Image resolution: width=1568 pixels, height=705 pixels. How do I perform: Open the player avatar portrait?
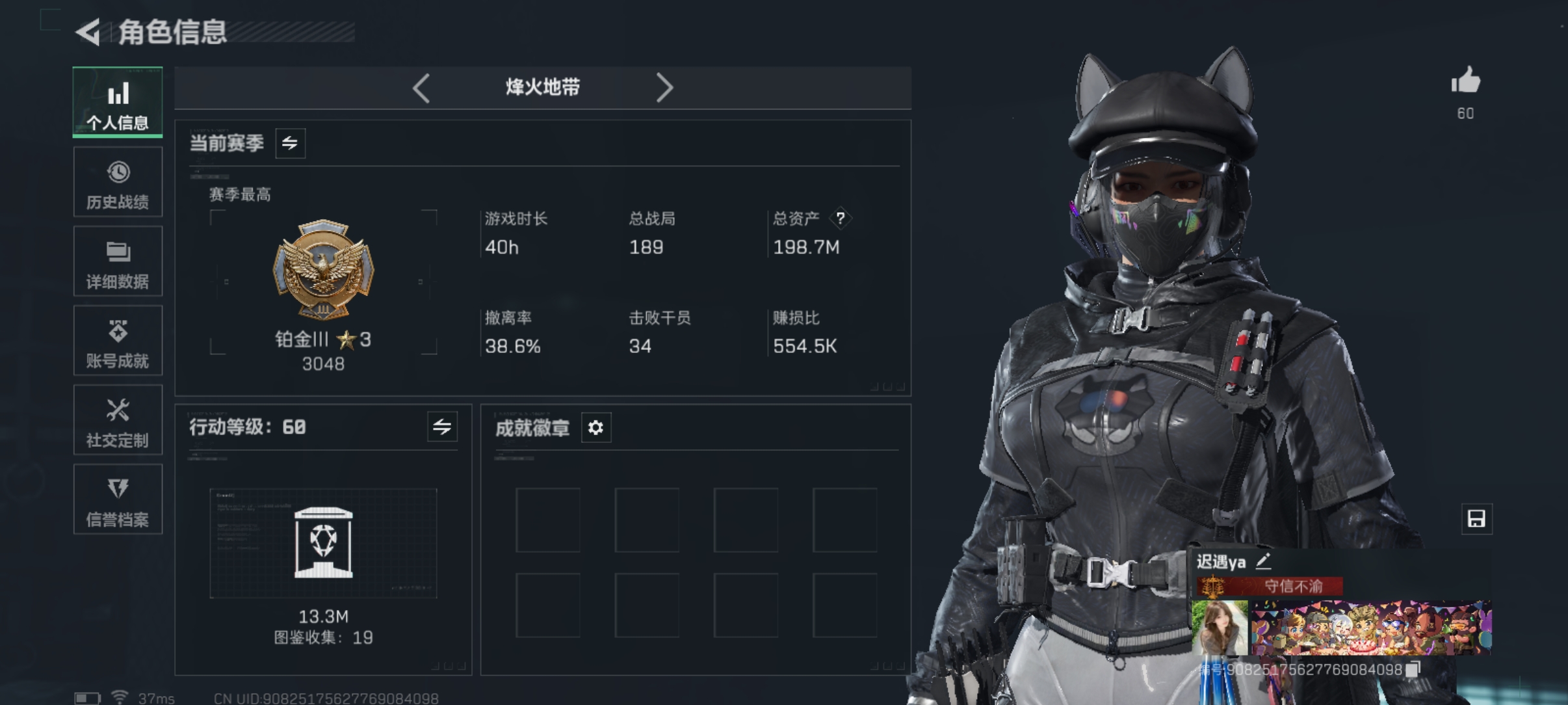click(1220, 628)
